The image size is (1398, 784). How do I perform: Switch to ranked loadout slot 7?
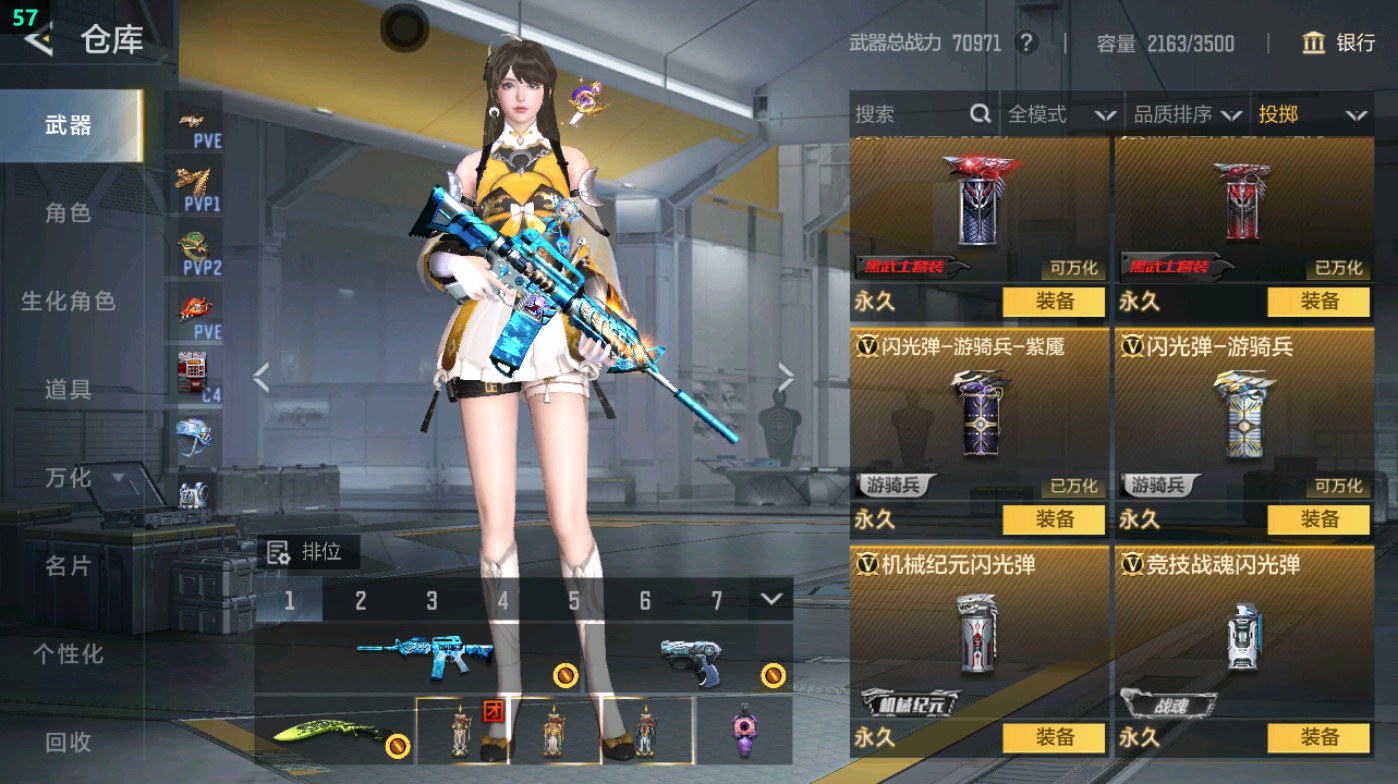[x=717, y=601]
